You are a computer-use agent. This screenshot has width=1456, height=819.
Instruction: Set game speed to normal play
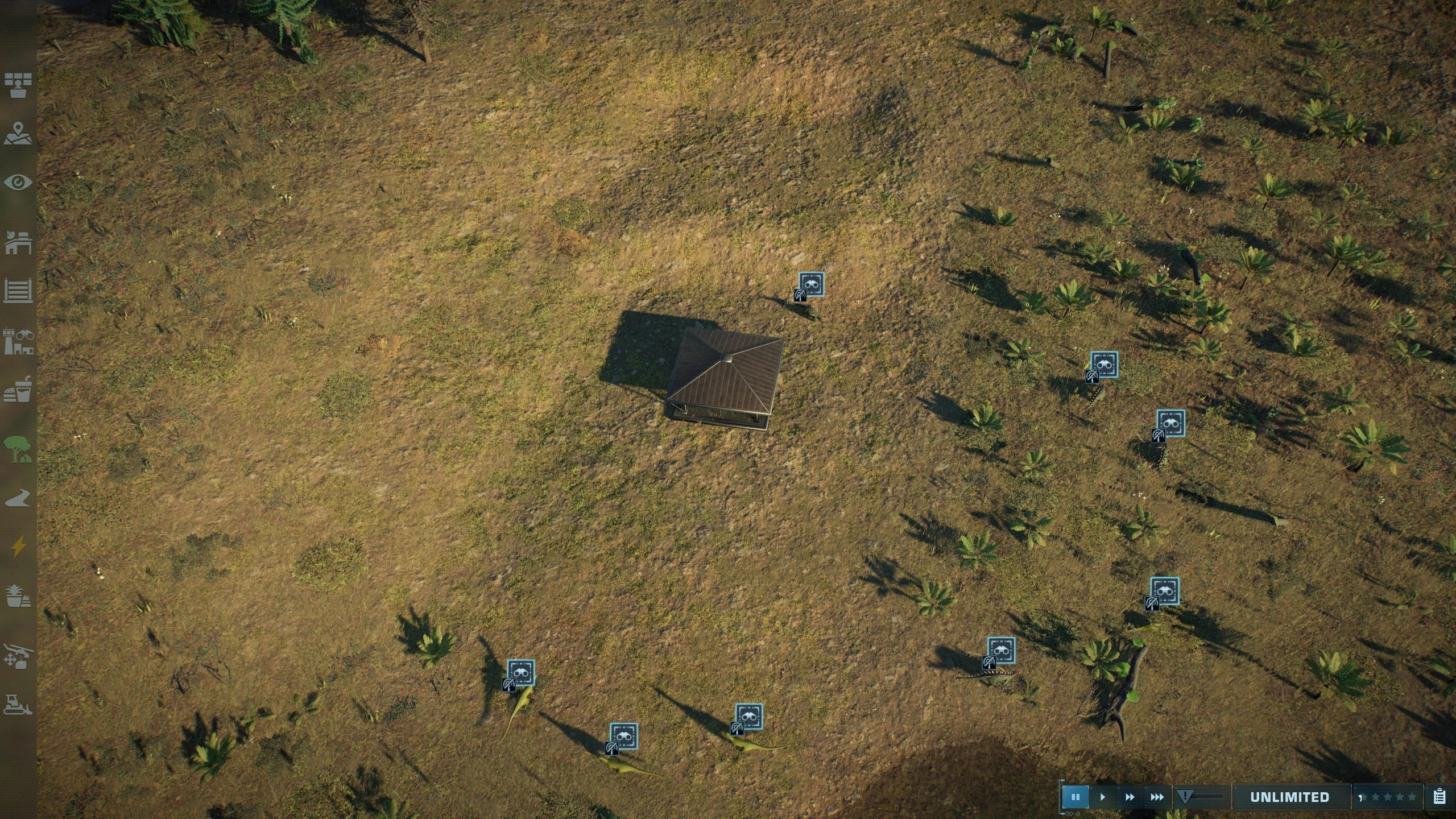click(1102, 797)
